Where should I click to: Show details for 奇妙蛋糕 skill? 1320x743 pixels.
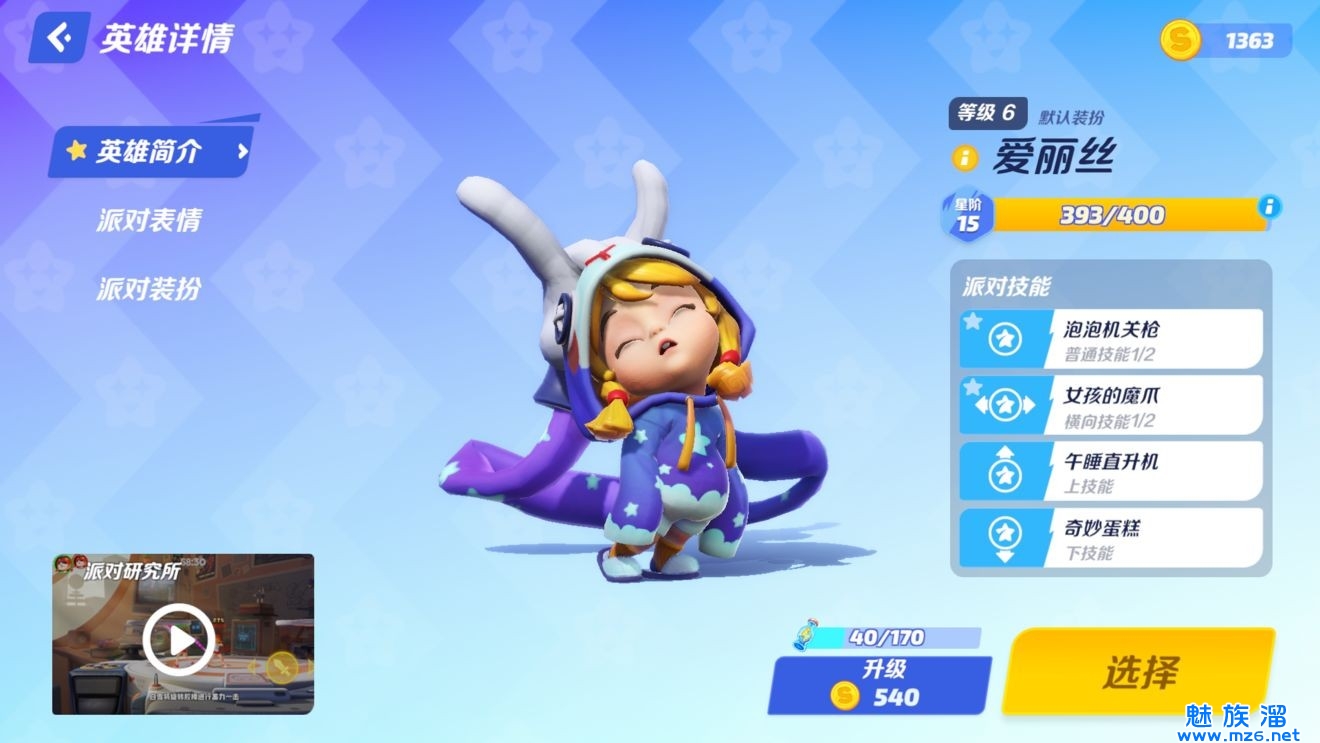pos(1111,538)
